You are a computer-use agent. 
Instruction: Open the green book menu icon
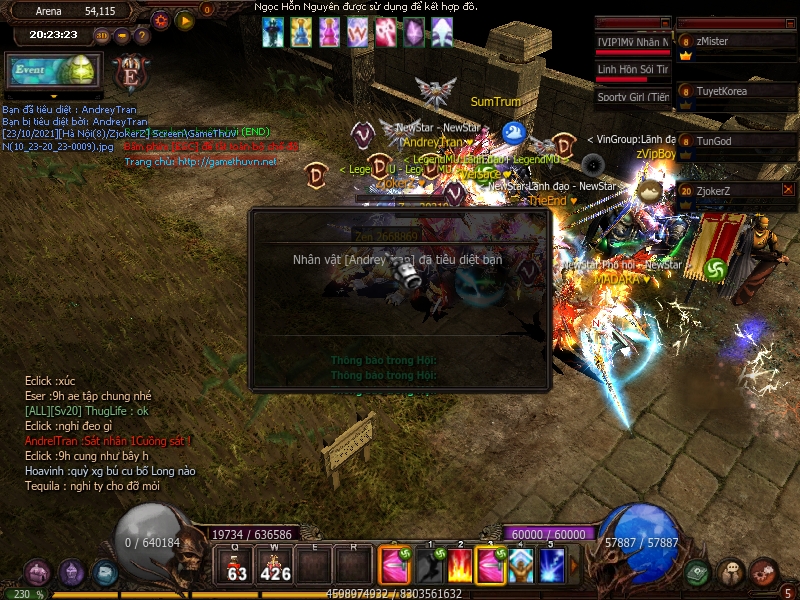tap(699, 573)
